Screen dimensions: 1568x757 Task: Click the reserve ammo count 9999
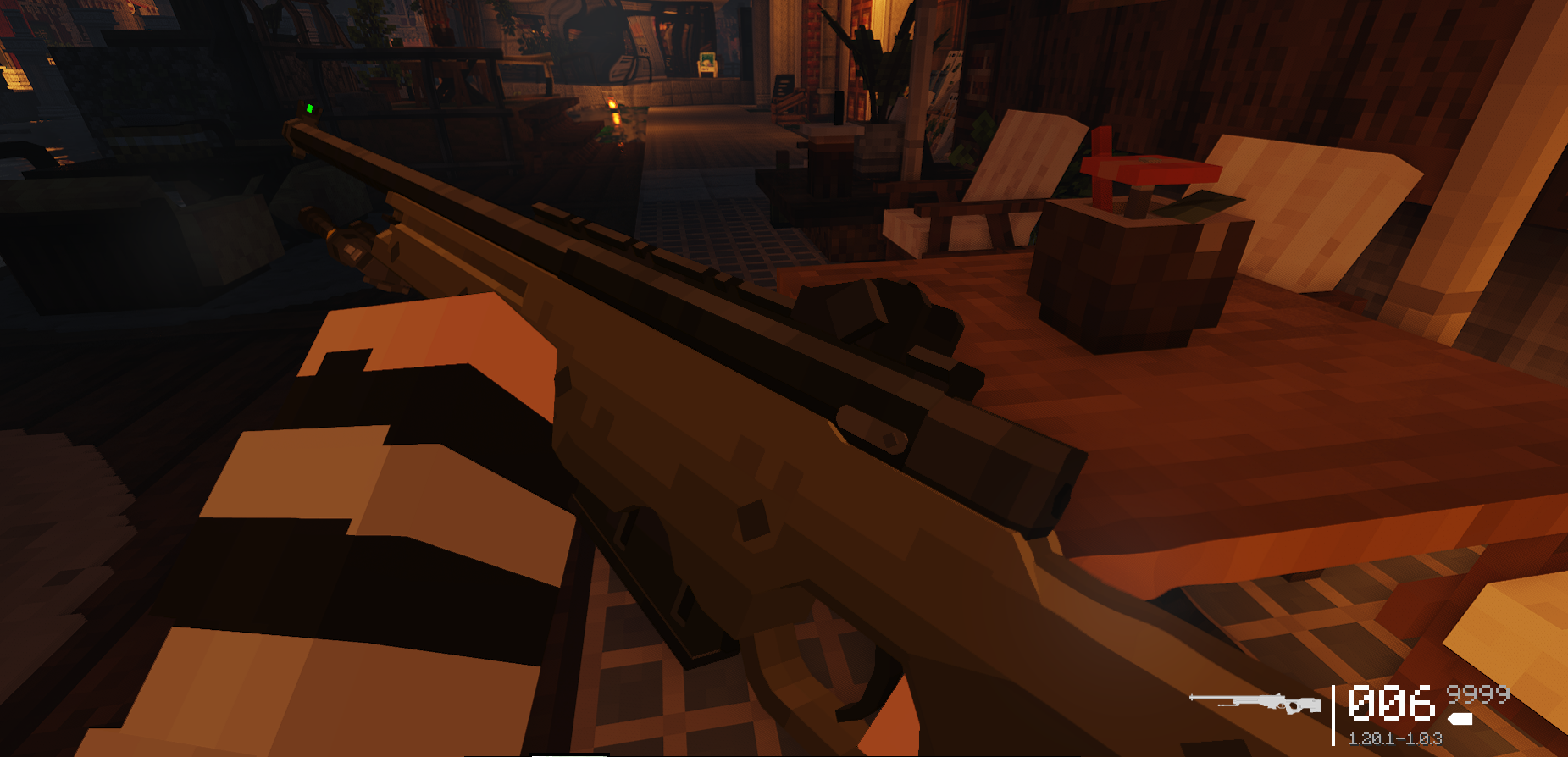(1478, 696)
